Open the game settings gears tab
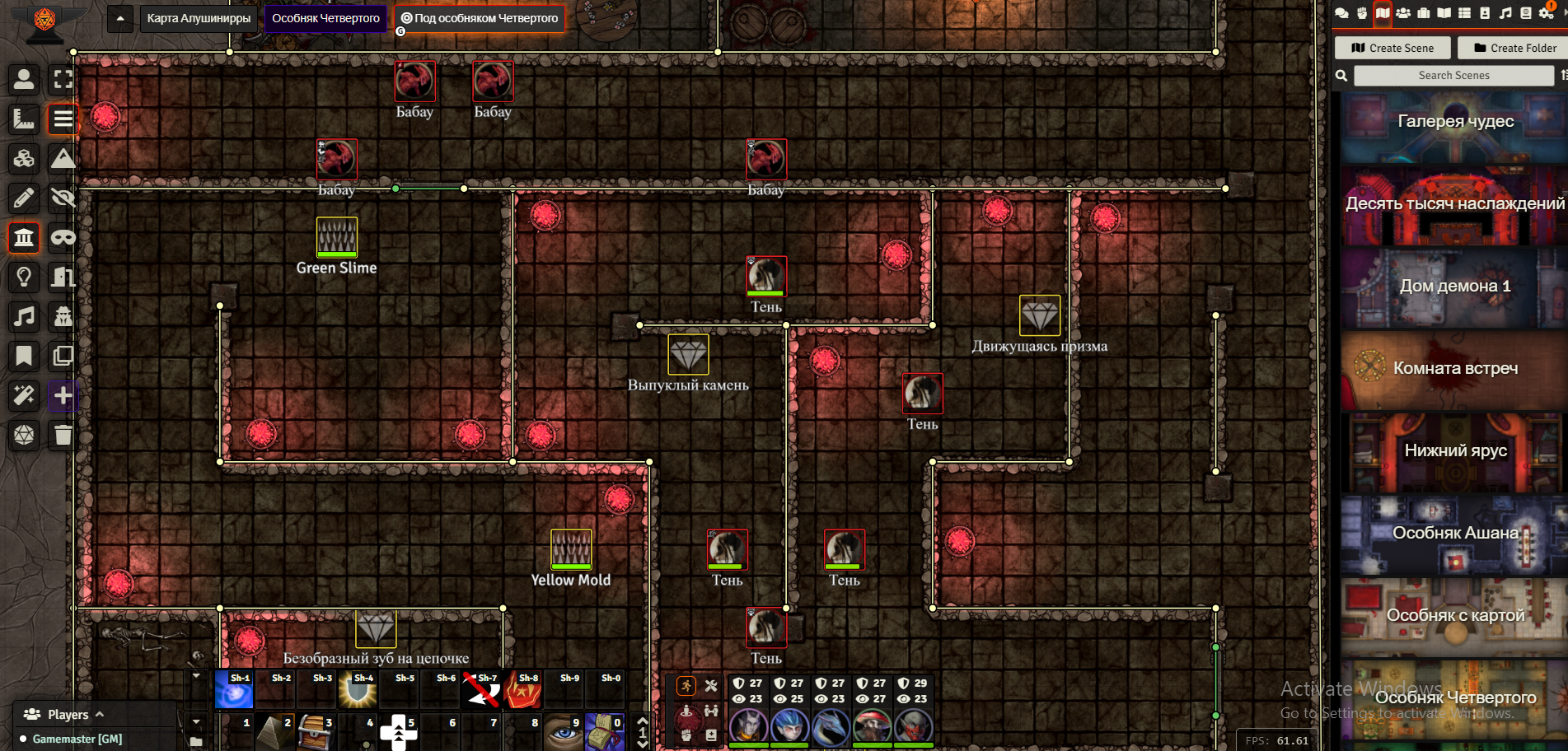 1547,13
